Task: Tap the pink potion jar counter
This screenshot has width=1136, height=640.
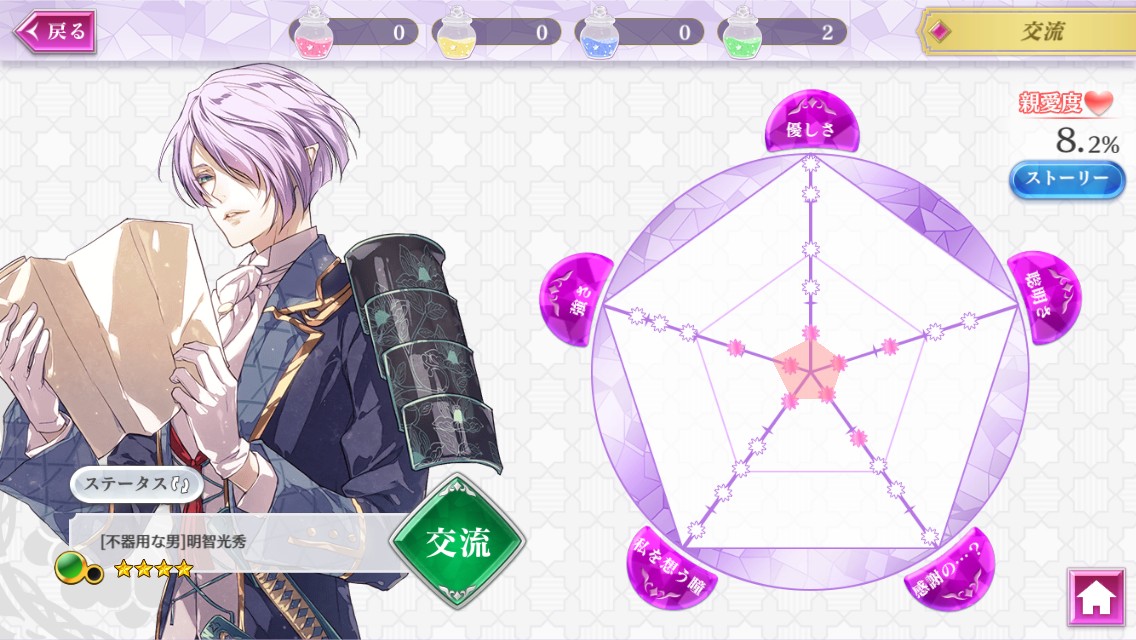Action: (x=354, y=32)
